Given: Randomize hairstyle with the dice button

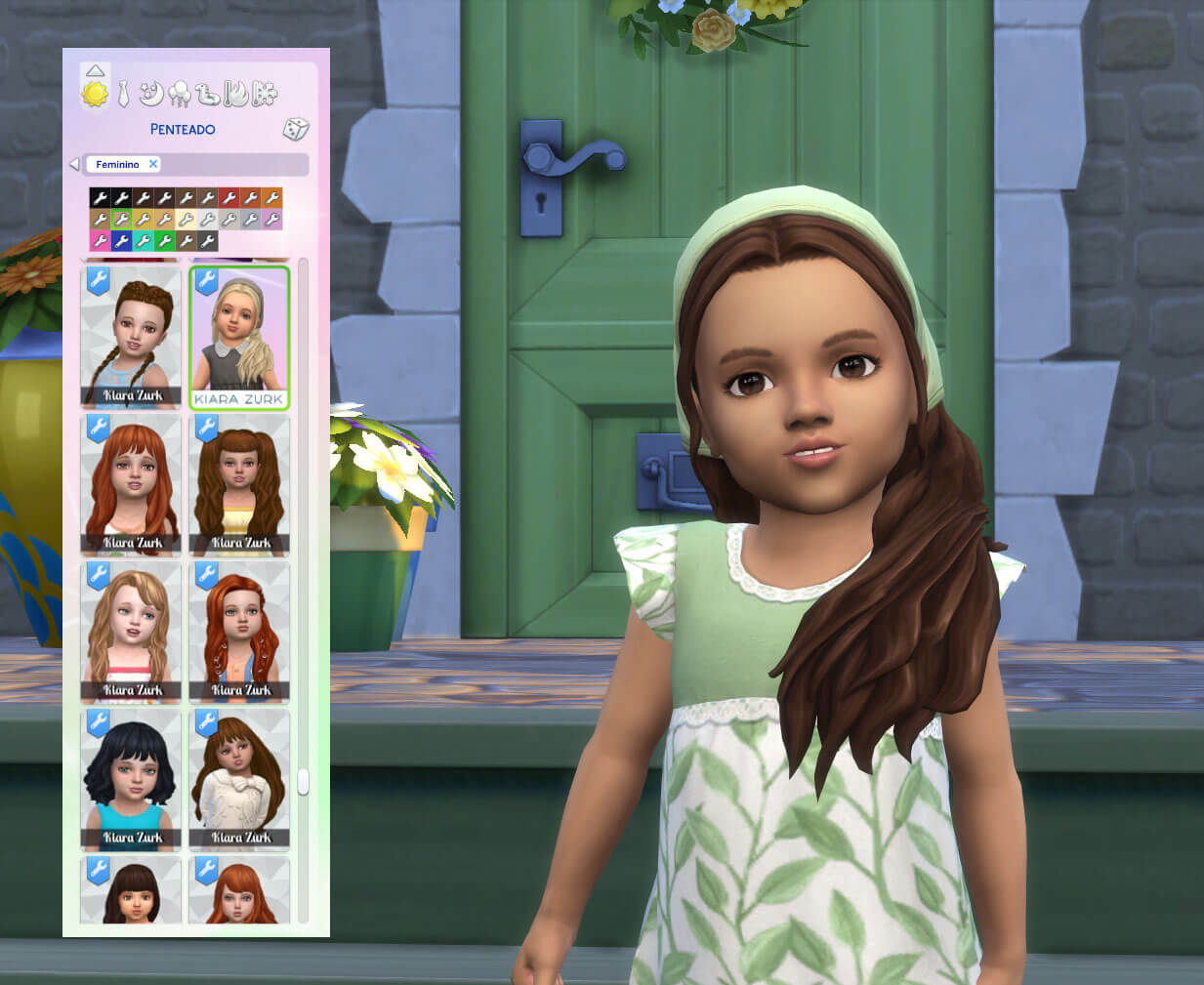Looking at the screenshot, I should coord(296,129).
